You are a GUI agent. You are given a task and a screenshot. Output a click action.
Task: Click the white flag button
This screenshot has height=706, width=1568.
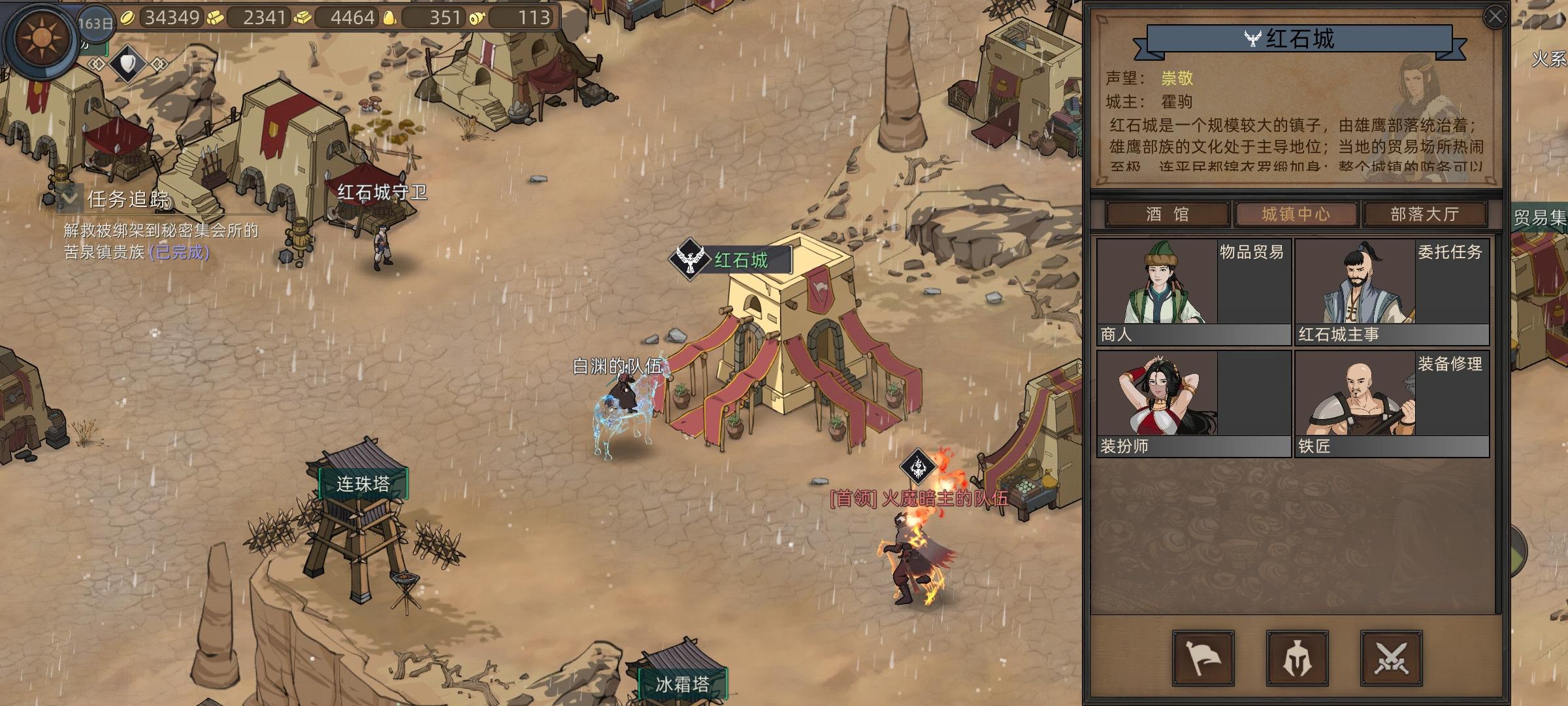coord(1203,658)
